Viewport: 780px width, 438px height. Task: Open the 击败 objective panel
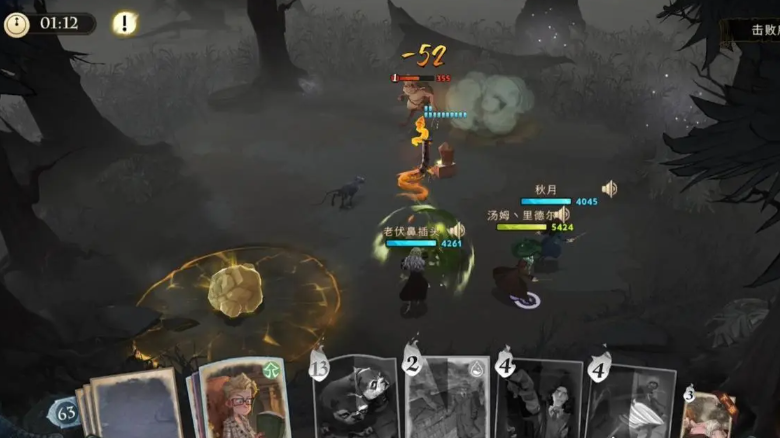[764, 30]
